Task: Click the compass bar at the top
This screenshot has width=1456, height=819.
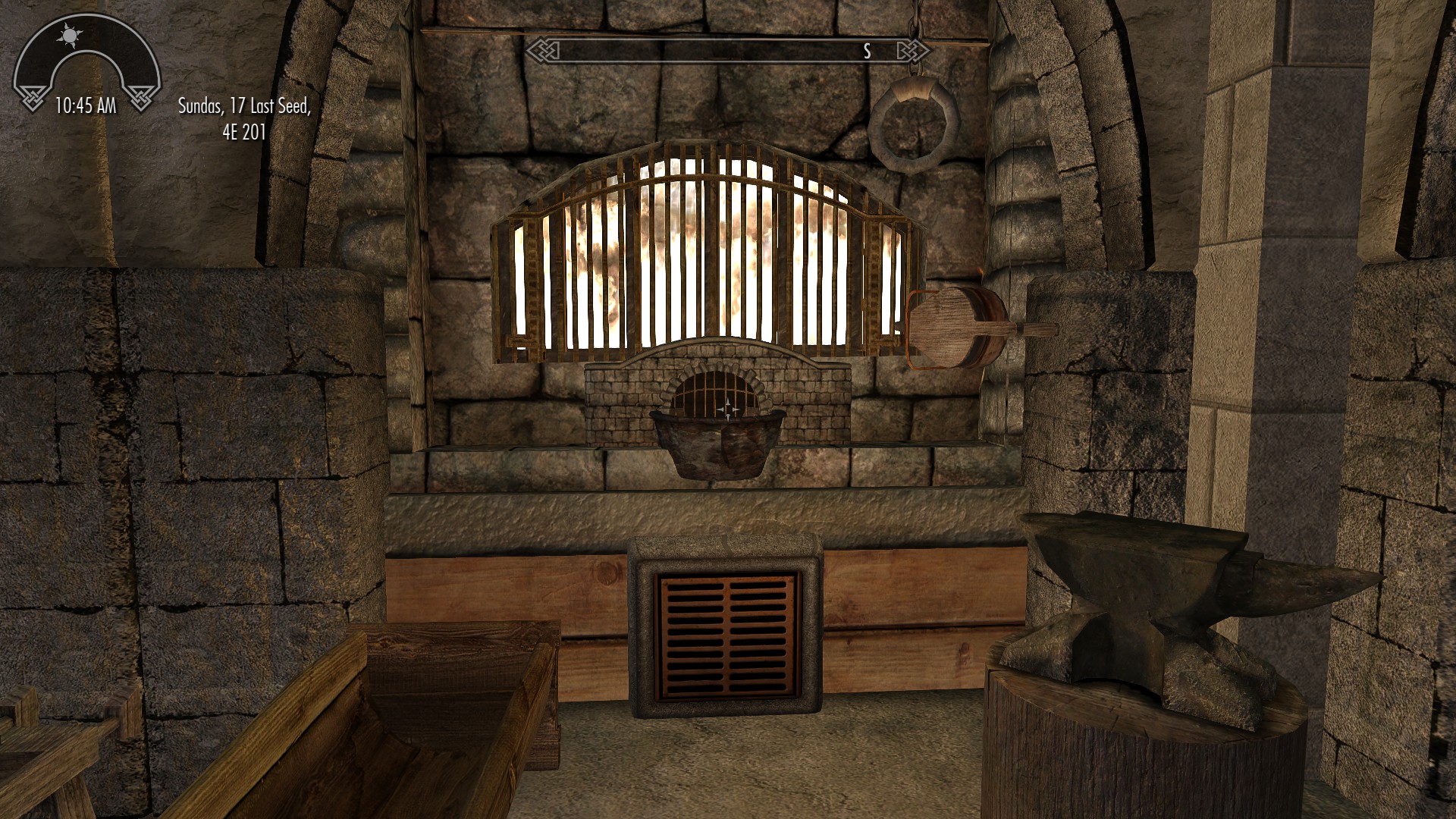Action: [728, 51]
